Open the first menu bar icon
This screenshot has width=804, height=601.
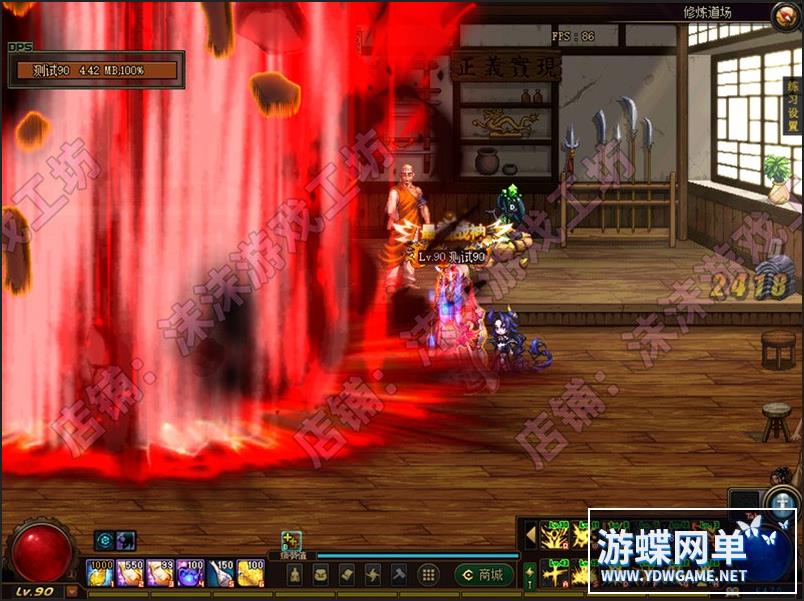click(x=295, y=574)
